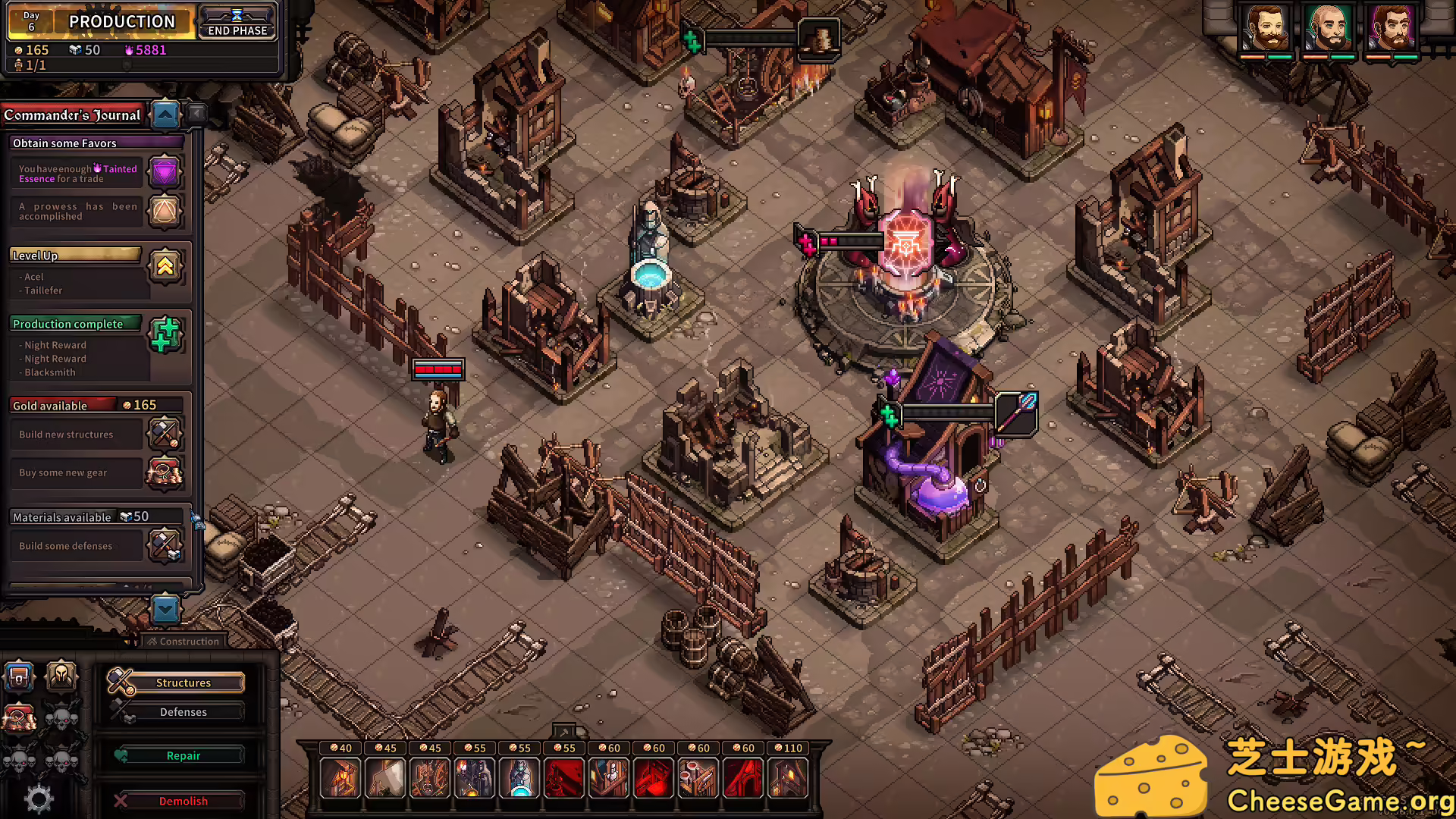Select the Build new structures journal entry
Viewport: 1456px width, 819px height.
76,435
